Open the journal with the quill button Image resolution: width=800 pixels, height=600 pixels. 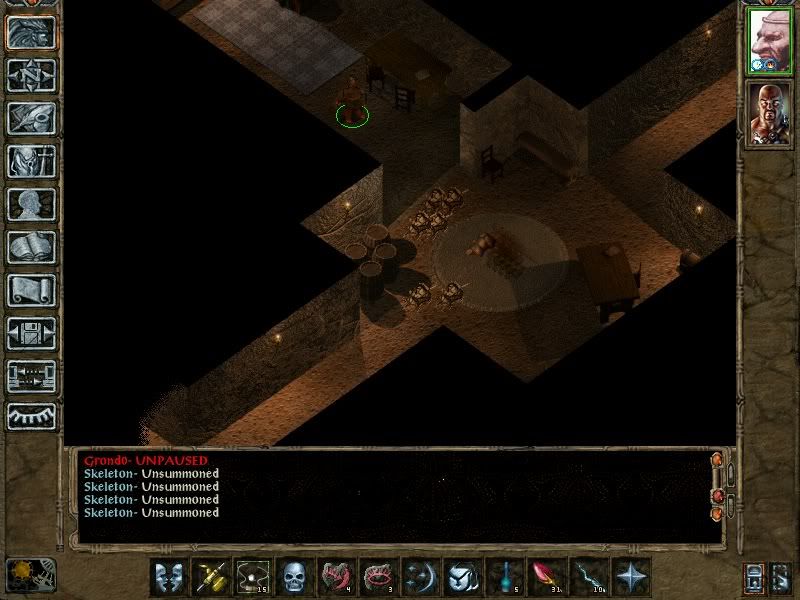pos(31,118)
